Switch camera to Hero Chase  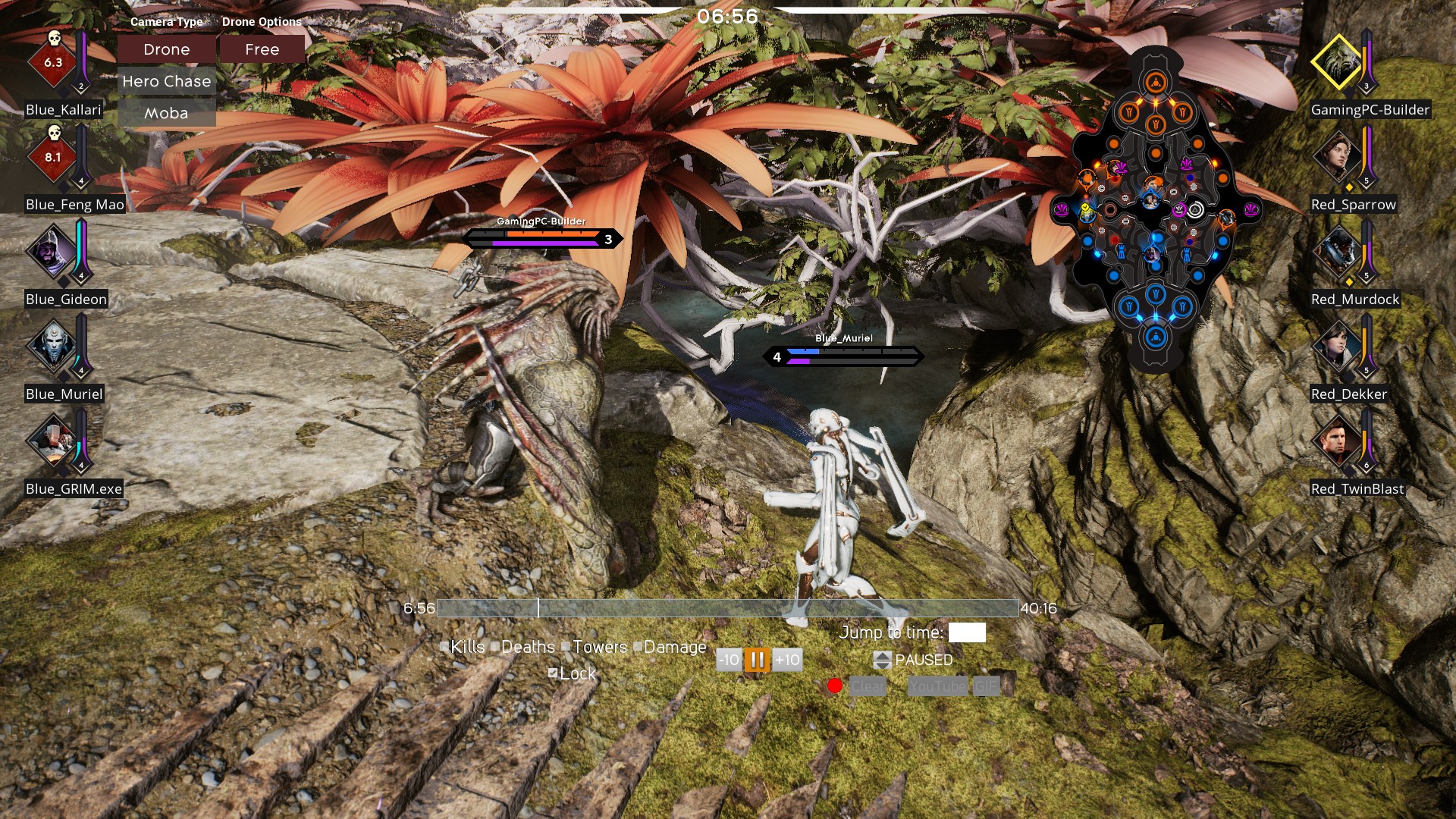(166, 82)
